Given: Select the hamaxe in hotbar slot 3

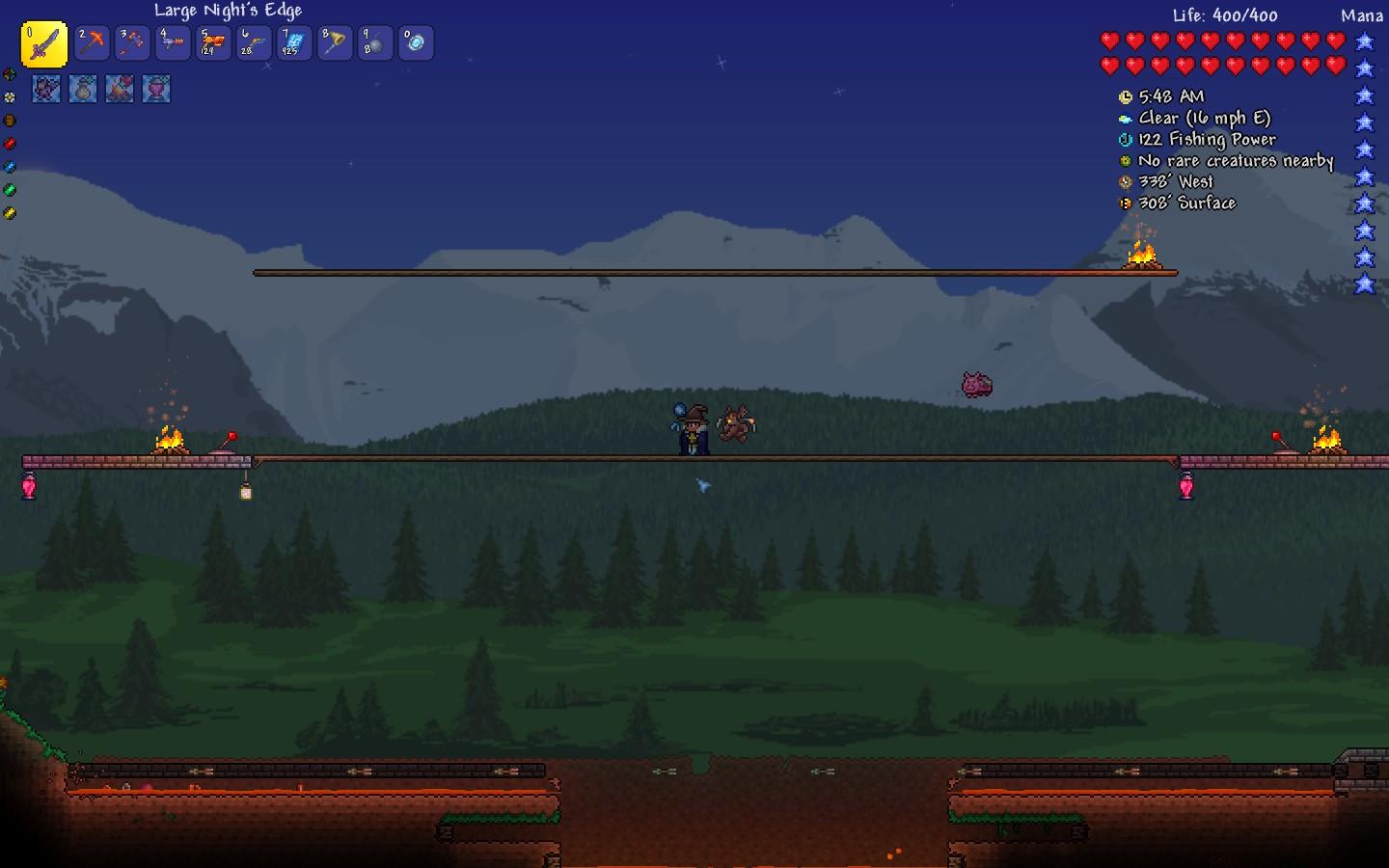Looking at the screenshot, I should 132,42.
